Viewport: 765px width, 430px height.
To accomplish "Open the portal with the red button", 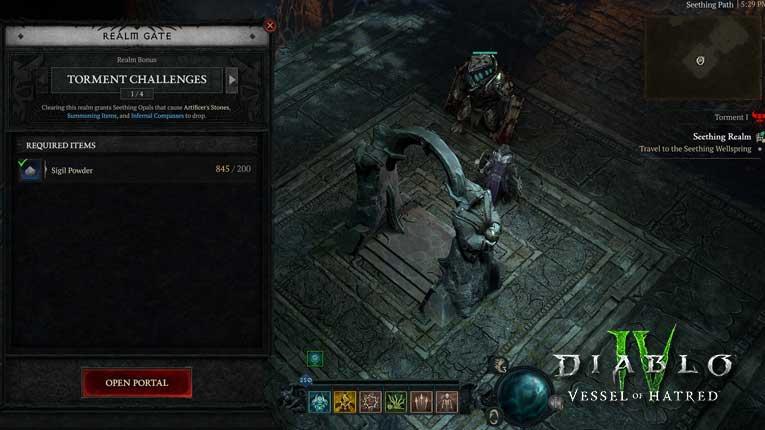I will pos(136,382).
